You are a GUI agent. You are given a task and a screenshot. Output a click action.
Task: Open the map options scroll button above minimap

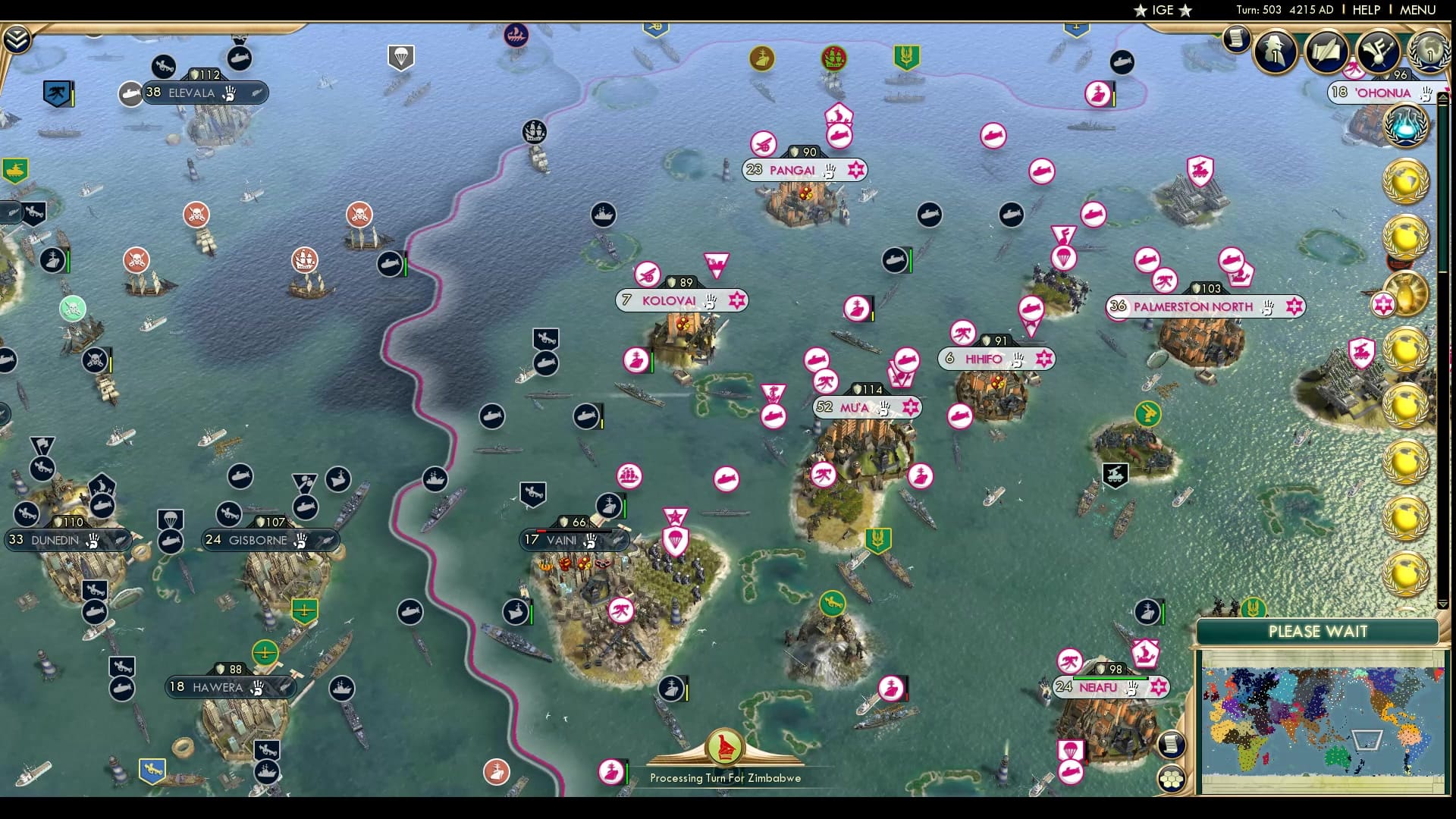pyautogui.click(x=1171, y=744)
